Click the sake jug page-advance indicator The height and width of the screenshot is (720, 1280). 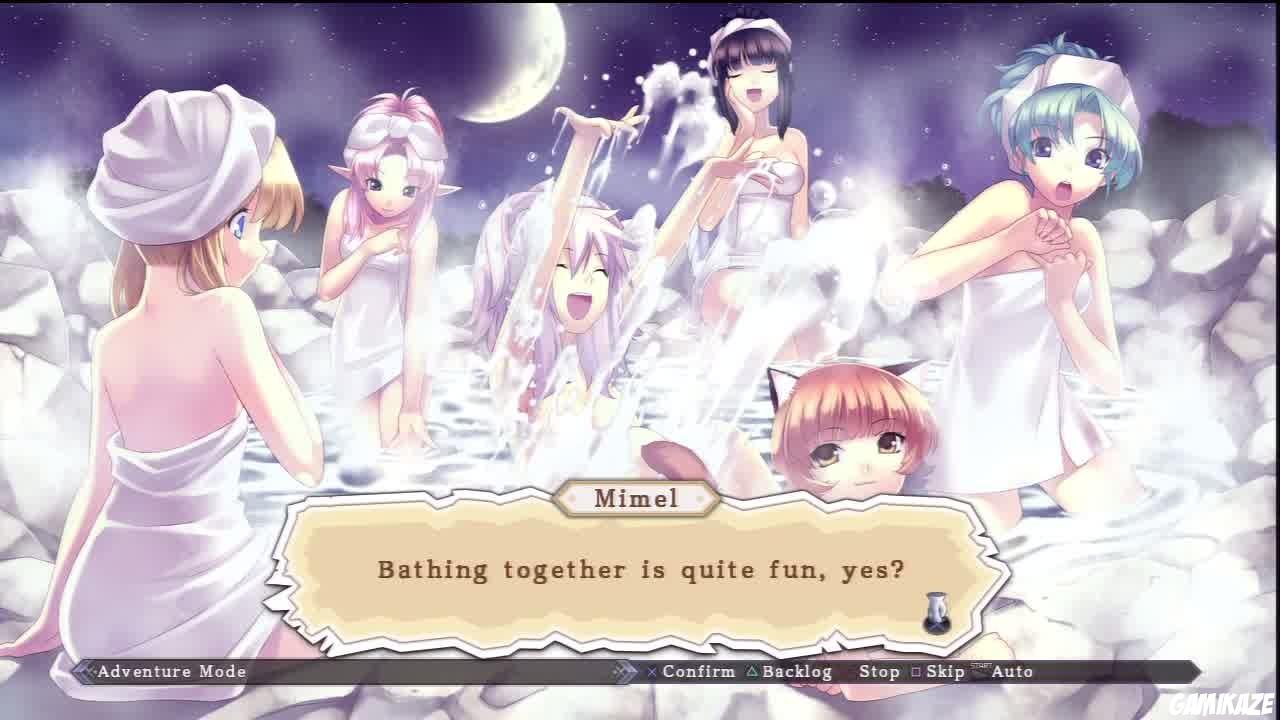click(x=938, y=612)
